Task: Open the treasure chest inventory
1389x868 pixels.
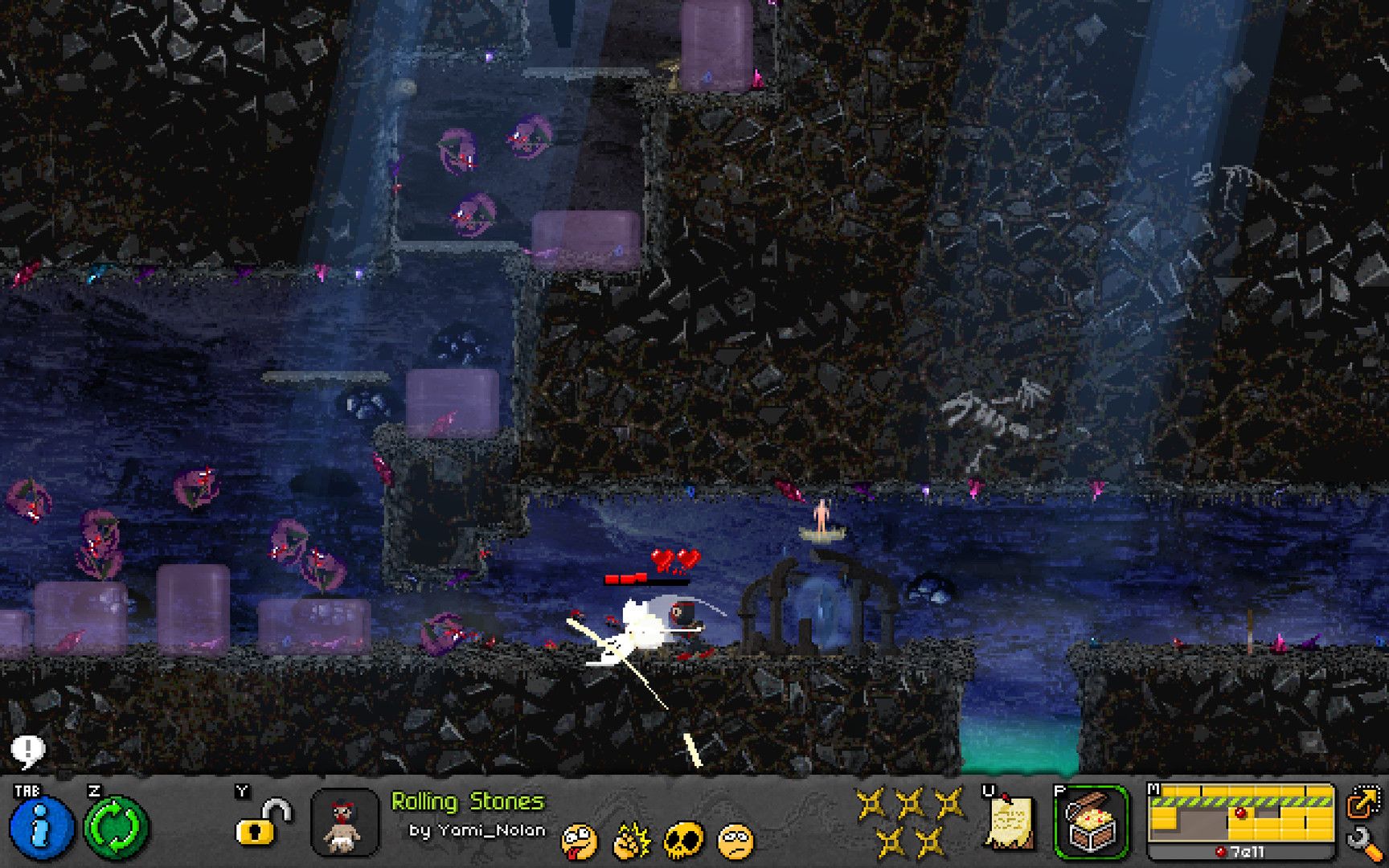Action: (x=1091, y=822)
